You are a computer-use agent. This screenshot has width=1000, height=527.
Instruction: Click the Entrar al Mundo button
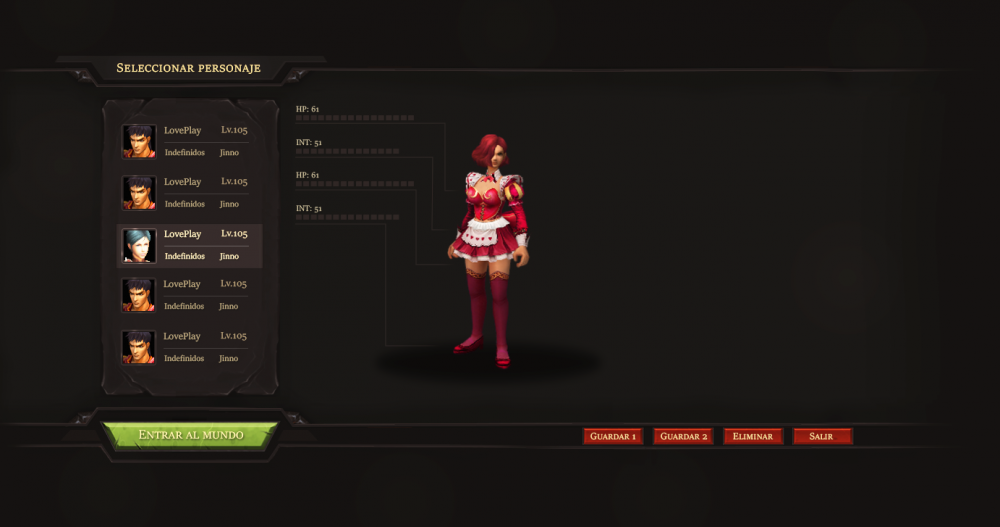(190, 435)
